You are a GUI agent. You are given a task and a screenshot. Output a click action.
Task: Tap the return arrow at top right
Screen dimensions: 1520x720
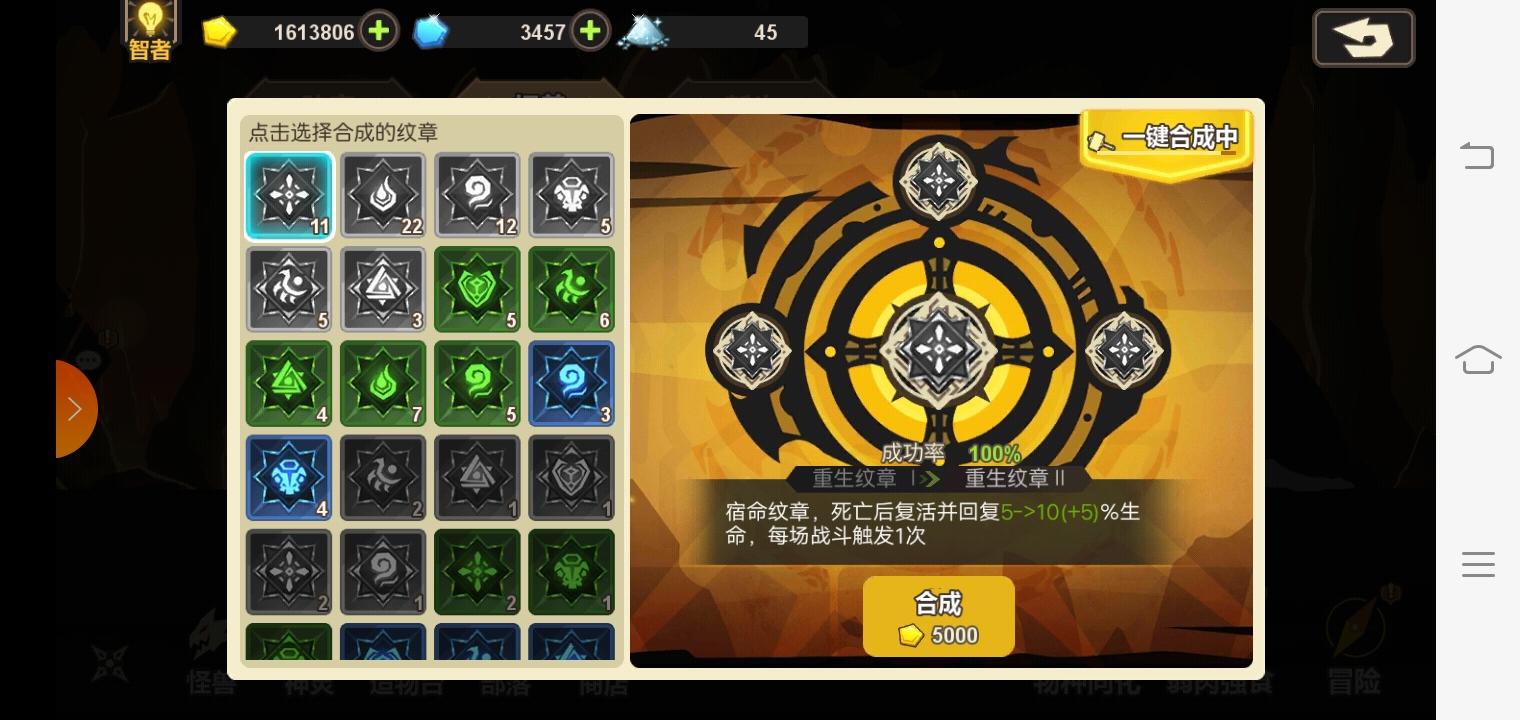tap(1363, 37)
